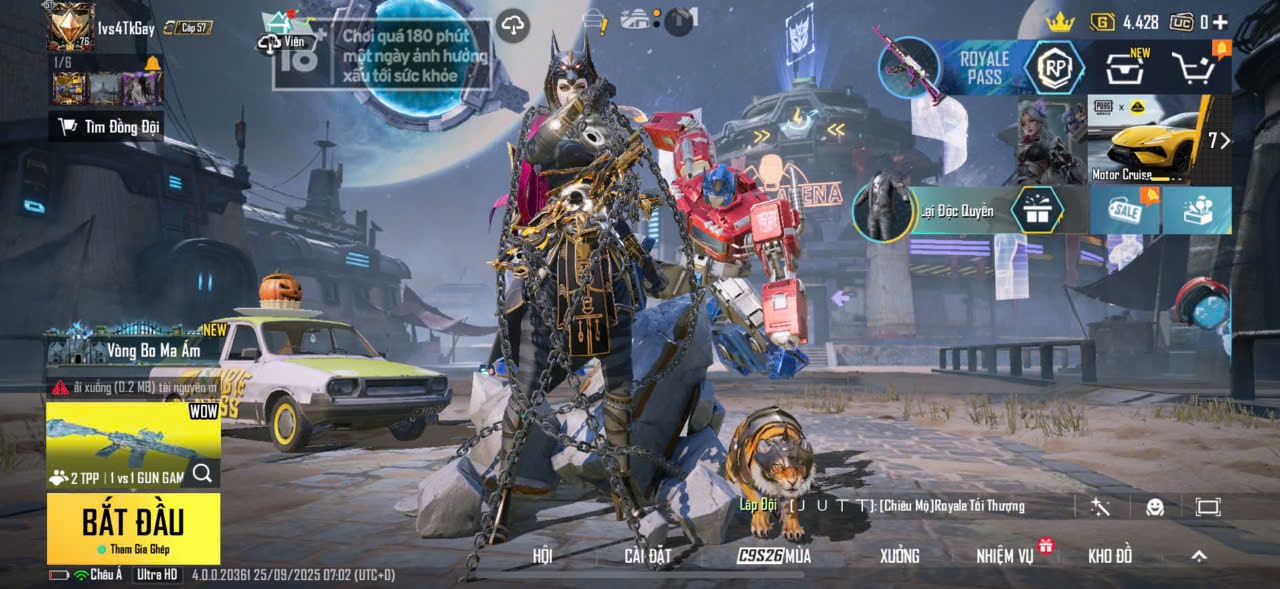
Task: Open the C9S26 MÙA season menu
Action: pyautogui.click(x=774, y=556)
